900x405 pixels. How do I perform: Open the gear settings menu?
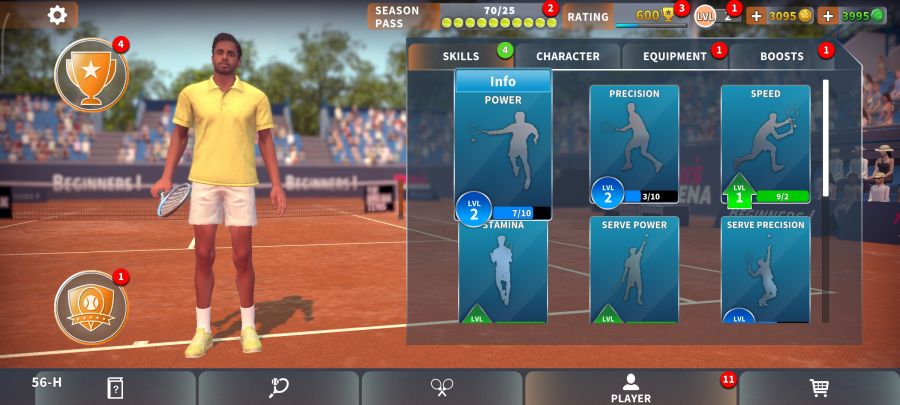click(58, 15)
